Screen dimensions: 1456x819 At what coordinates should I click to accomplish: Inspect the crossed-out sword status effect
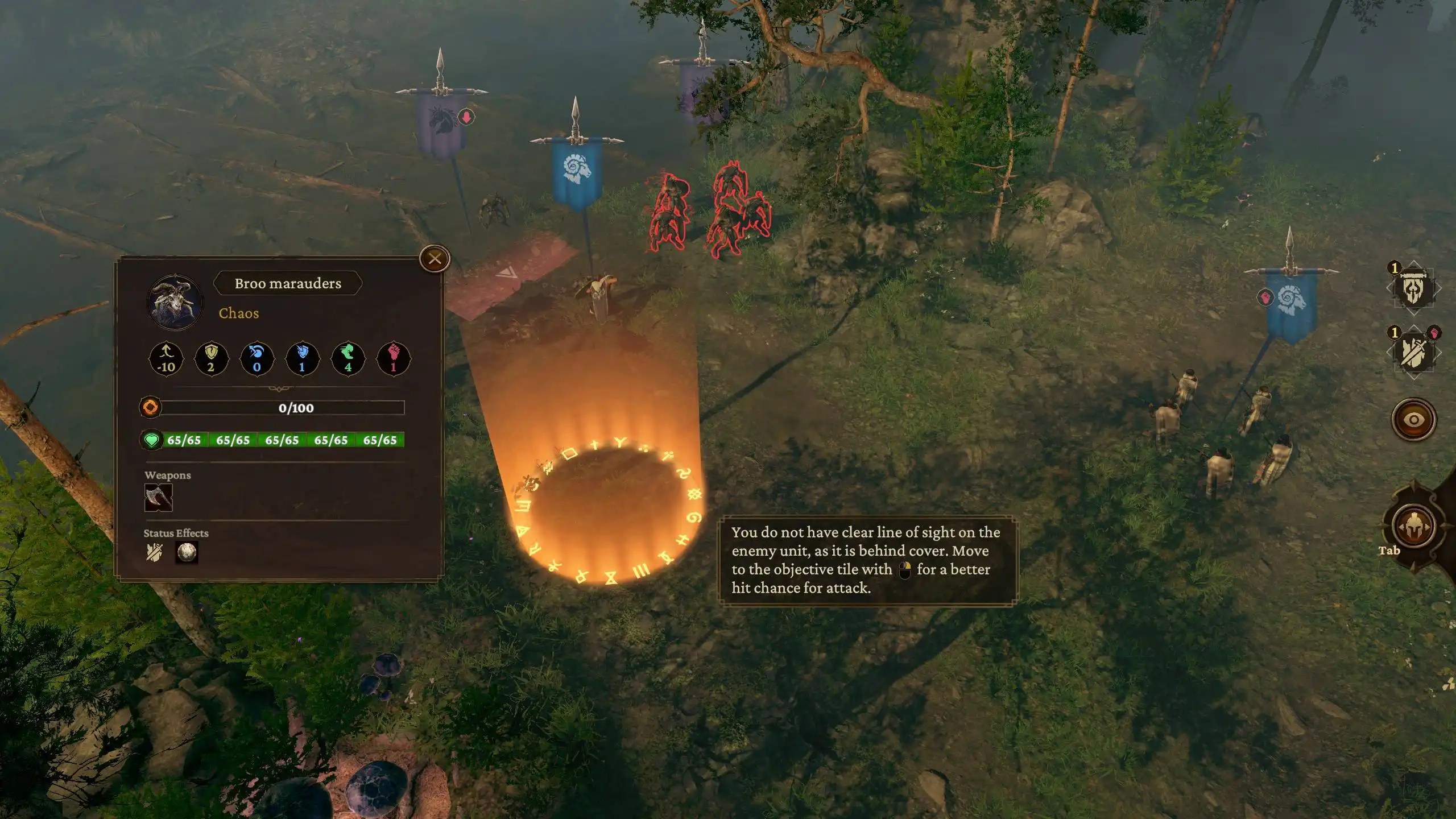(x=154, y=552)
